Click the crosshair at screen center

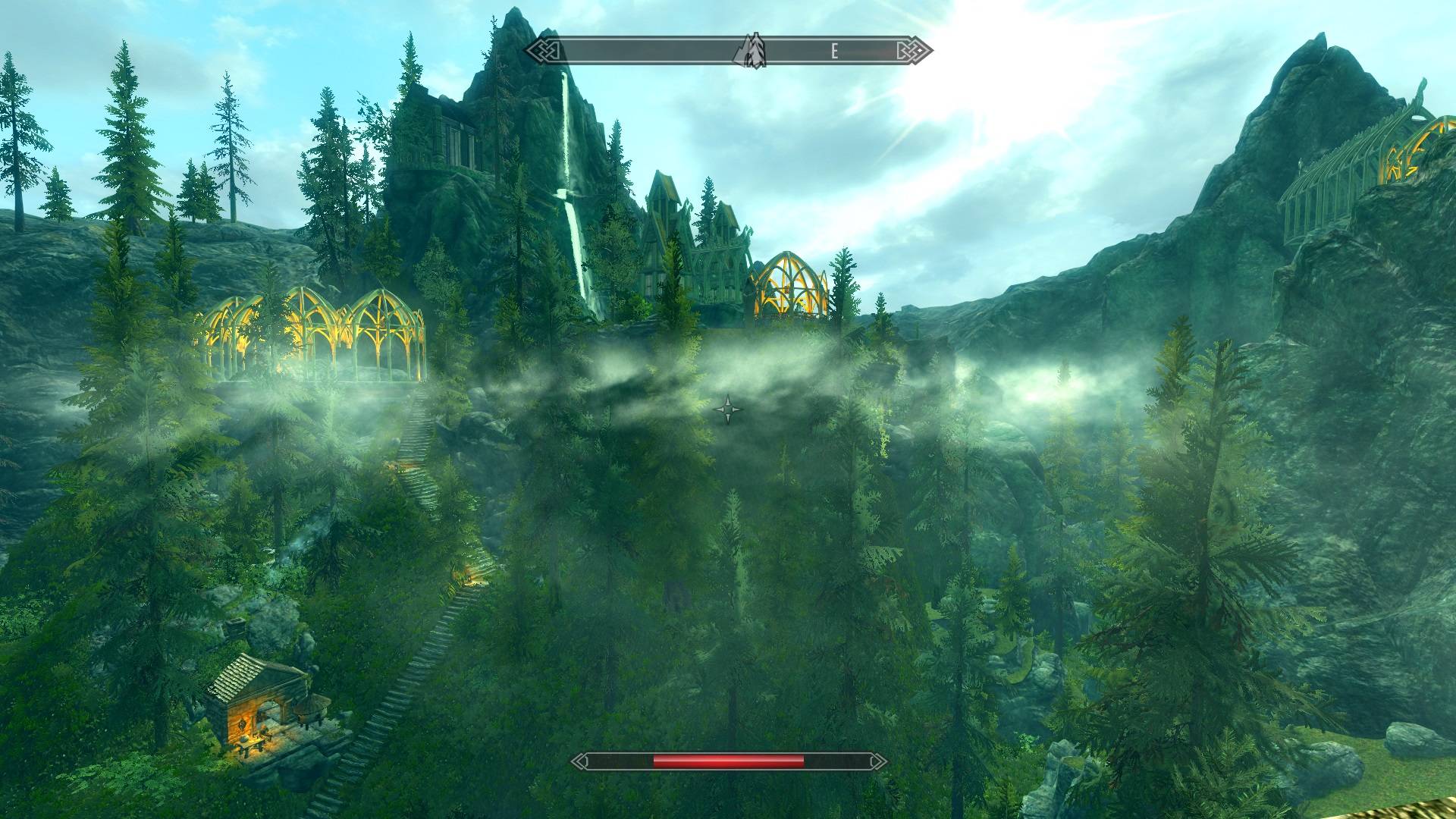point(727,409)
